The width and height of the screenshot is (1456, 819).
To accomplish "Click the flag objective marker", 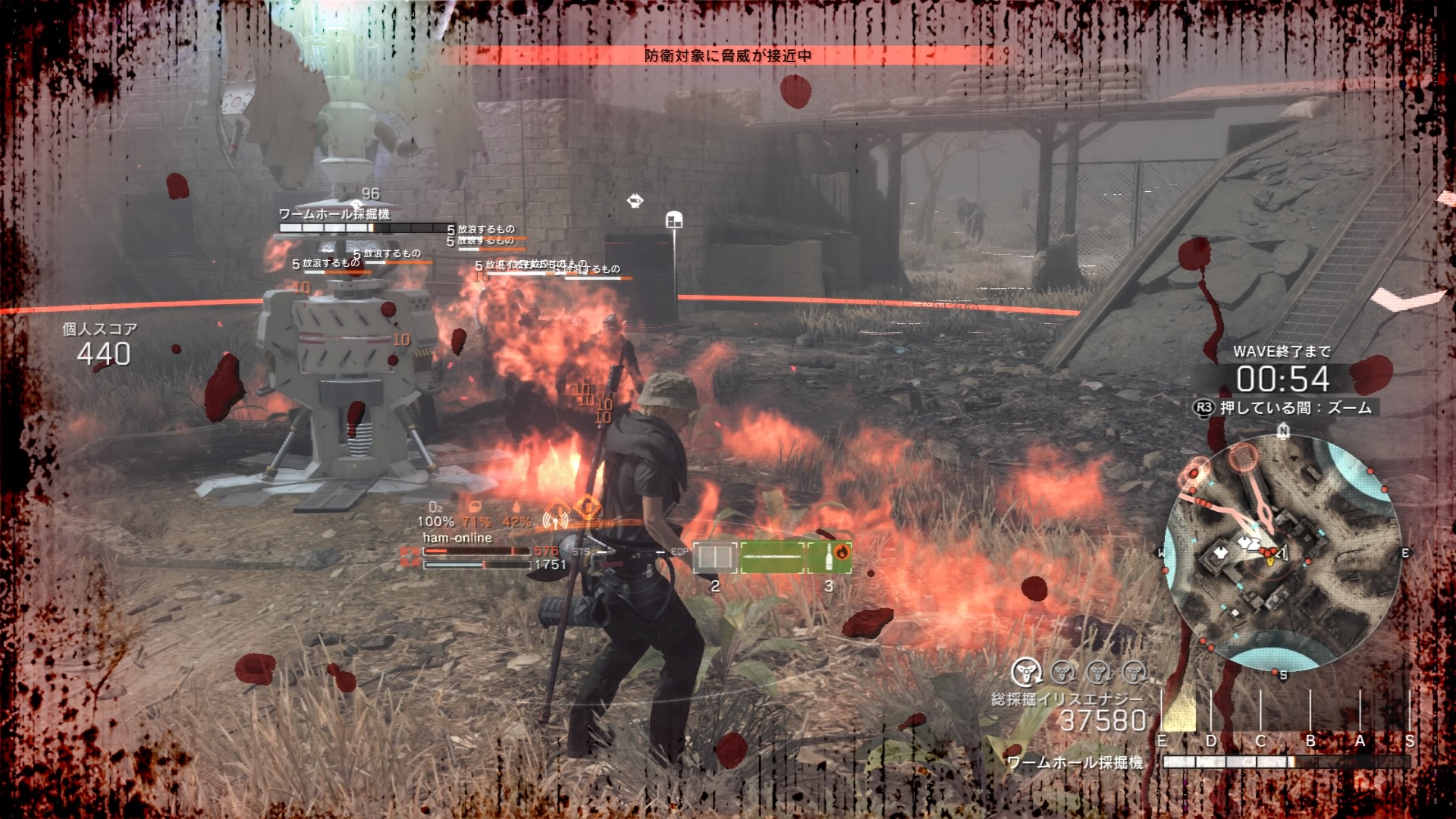I will click(673, 221).
